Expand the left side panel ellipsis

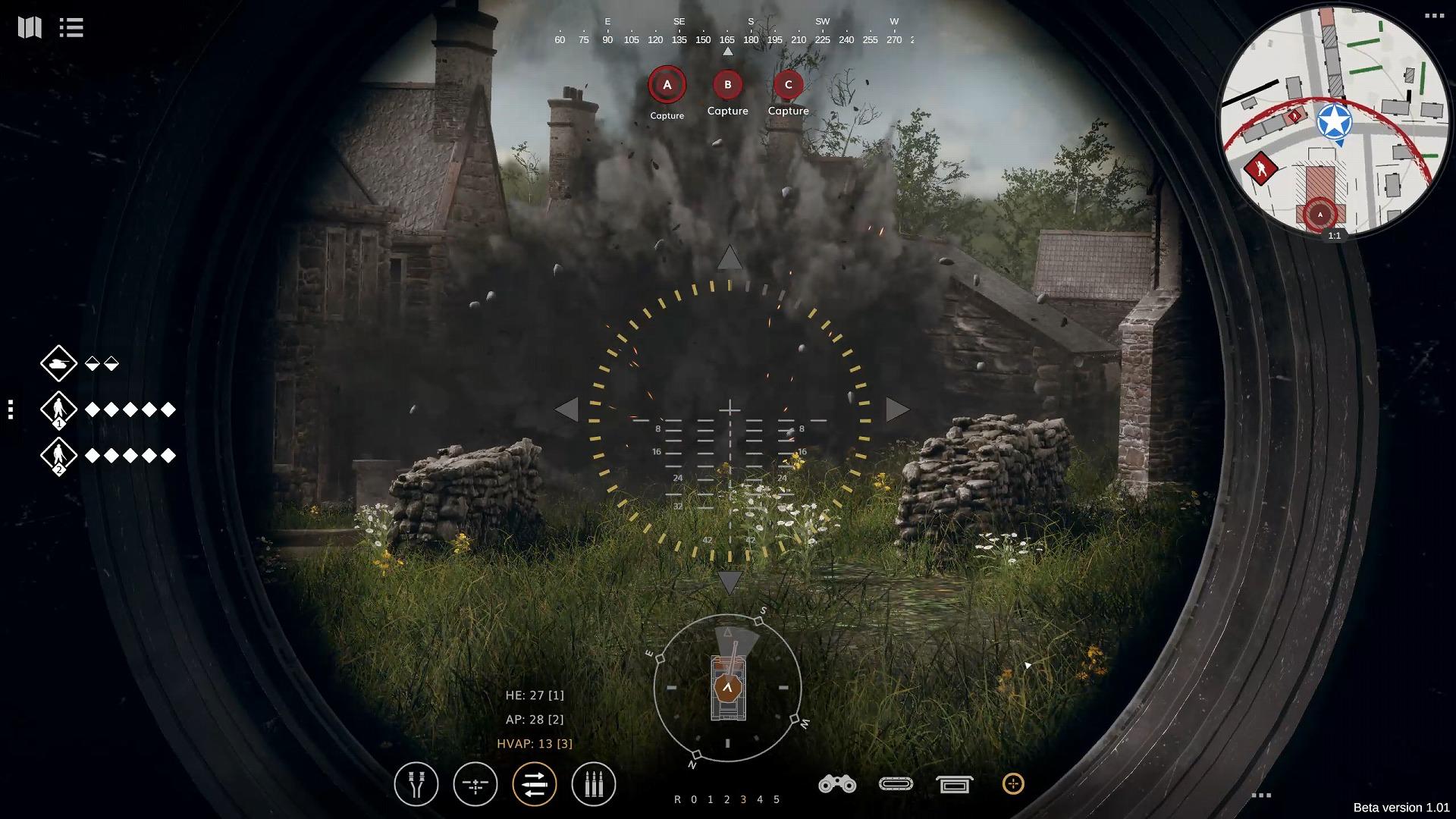(11, 409)
